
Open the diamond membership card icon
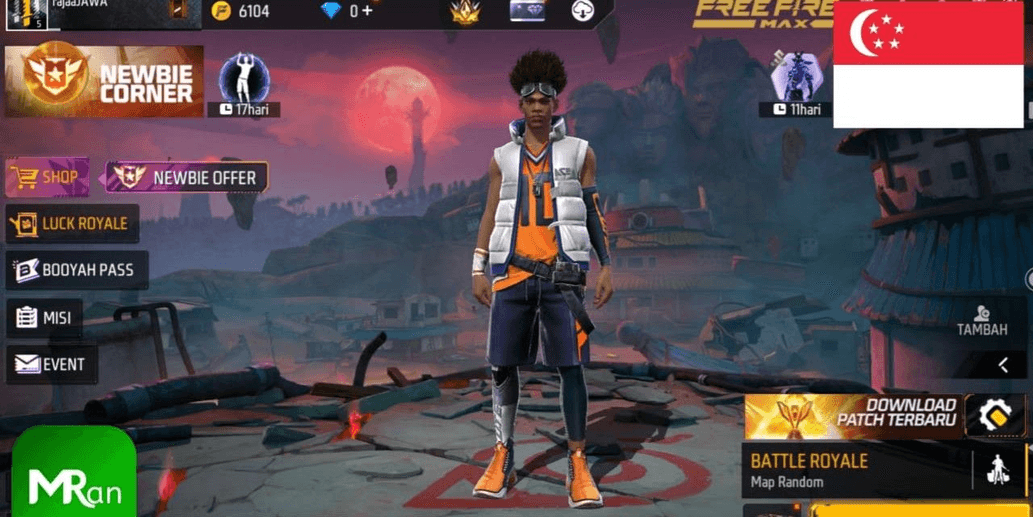pos(527,11)
